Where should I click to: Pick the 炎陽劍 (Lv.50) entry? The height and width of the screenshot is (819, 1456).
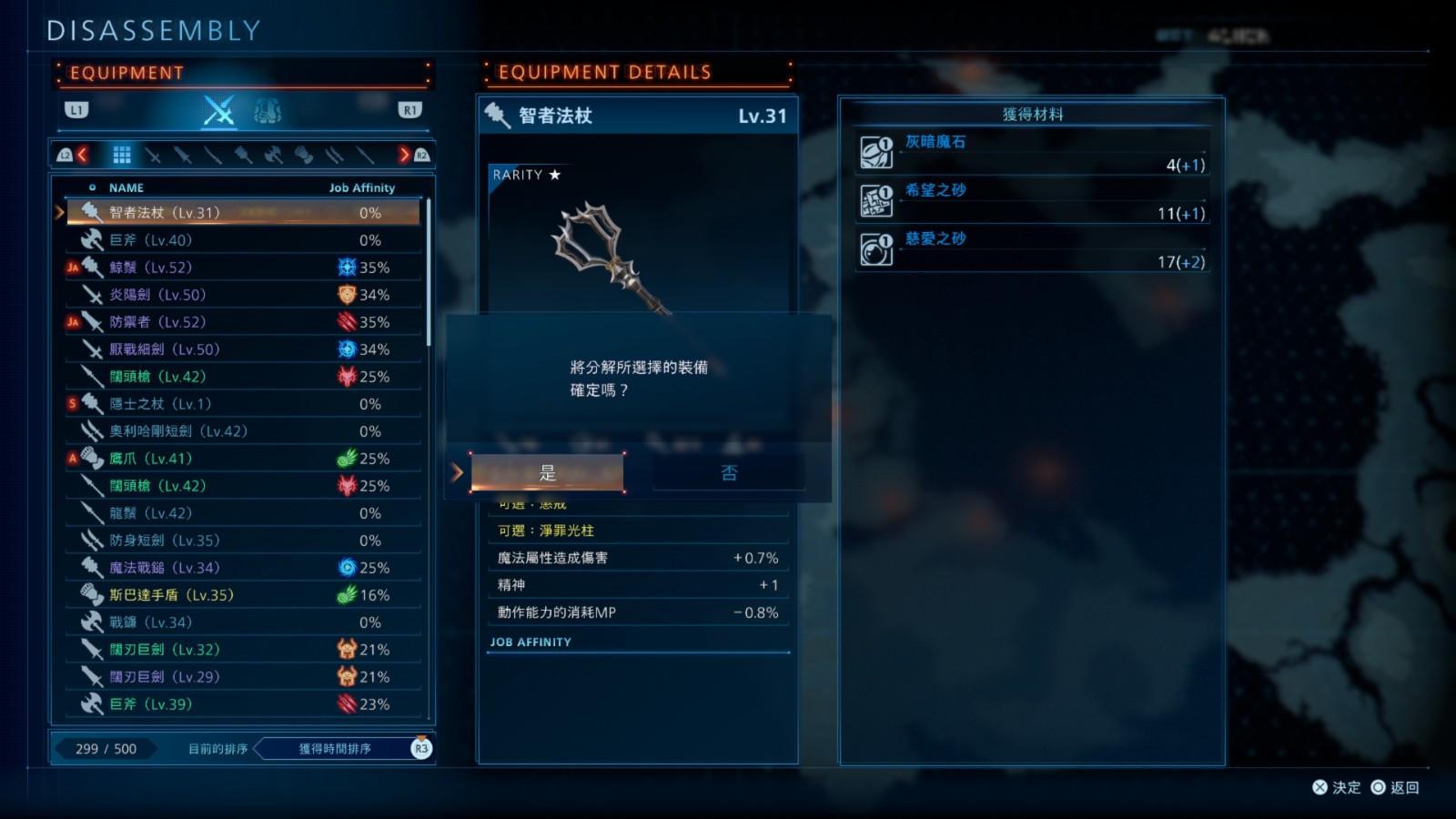click(241, 295)
